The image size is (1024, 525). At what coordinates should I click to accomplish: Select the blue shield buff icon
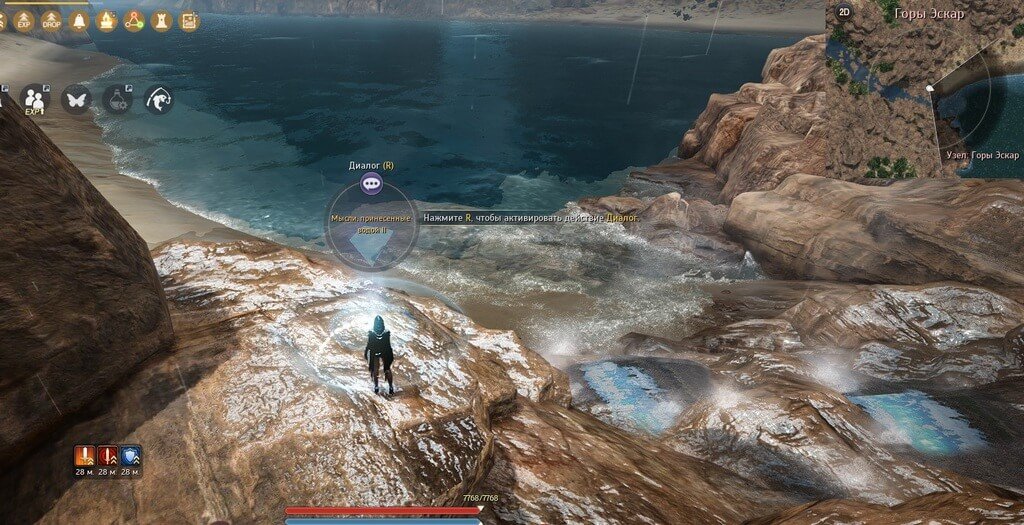pos(130,456)
